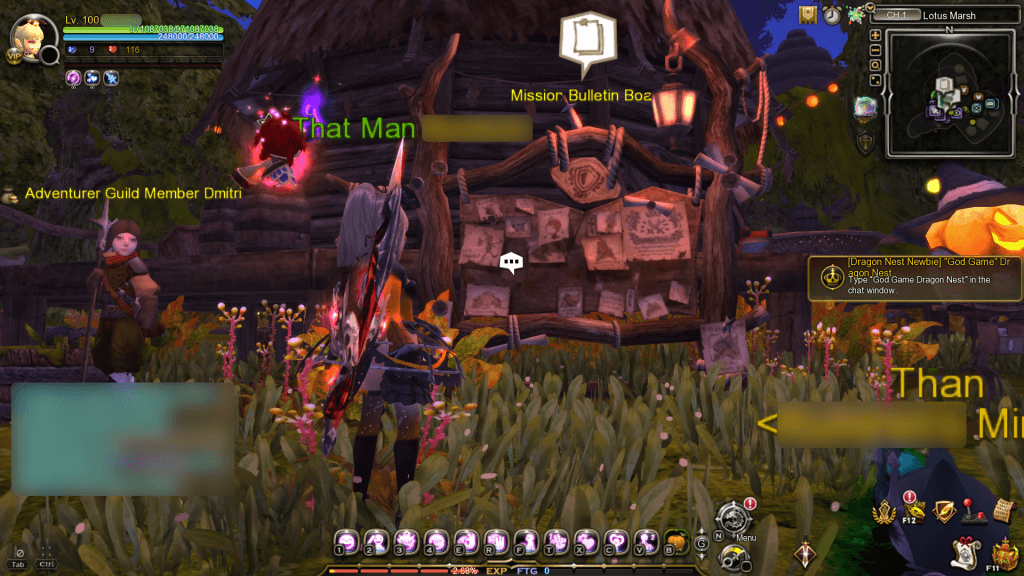Click the speech bubble over the bulletin board
1024x576 pixels.
point(511,263)
